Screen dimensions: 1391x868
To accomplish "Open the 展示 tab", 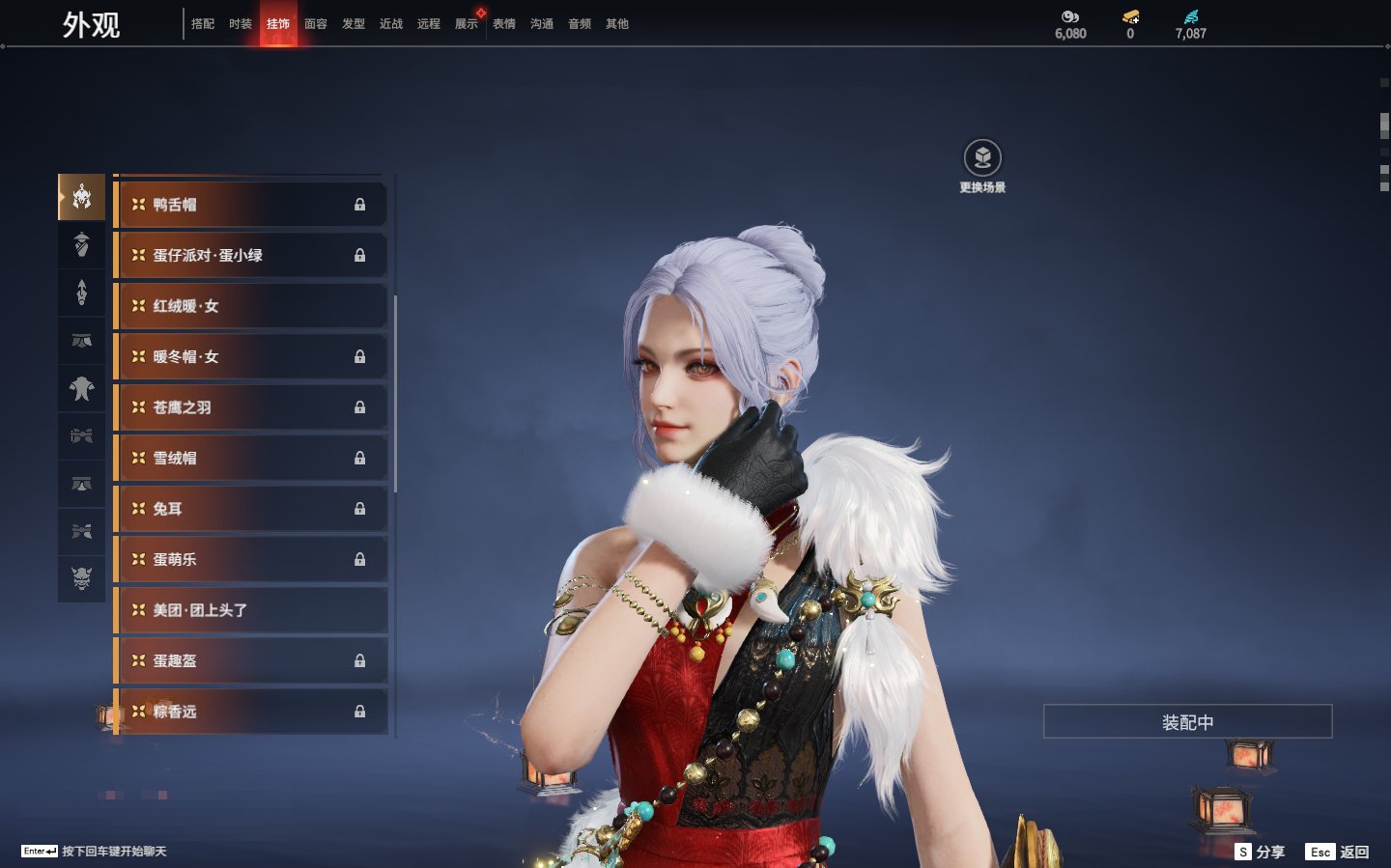I will pos(467,24).
